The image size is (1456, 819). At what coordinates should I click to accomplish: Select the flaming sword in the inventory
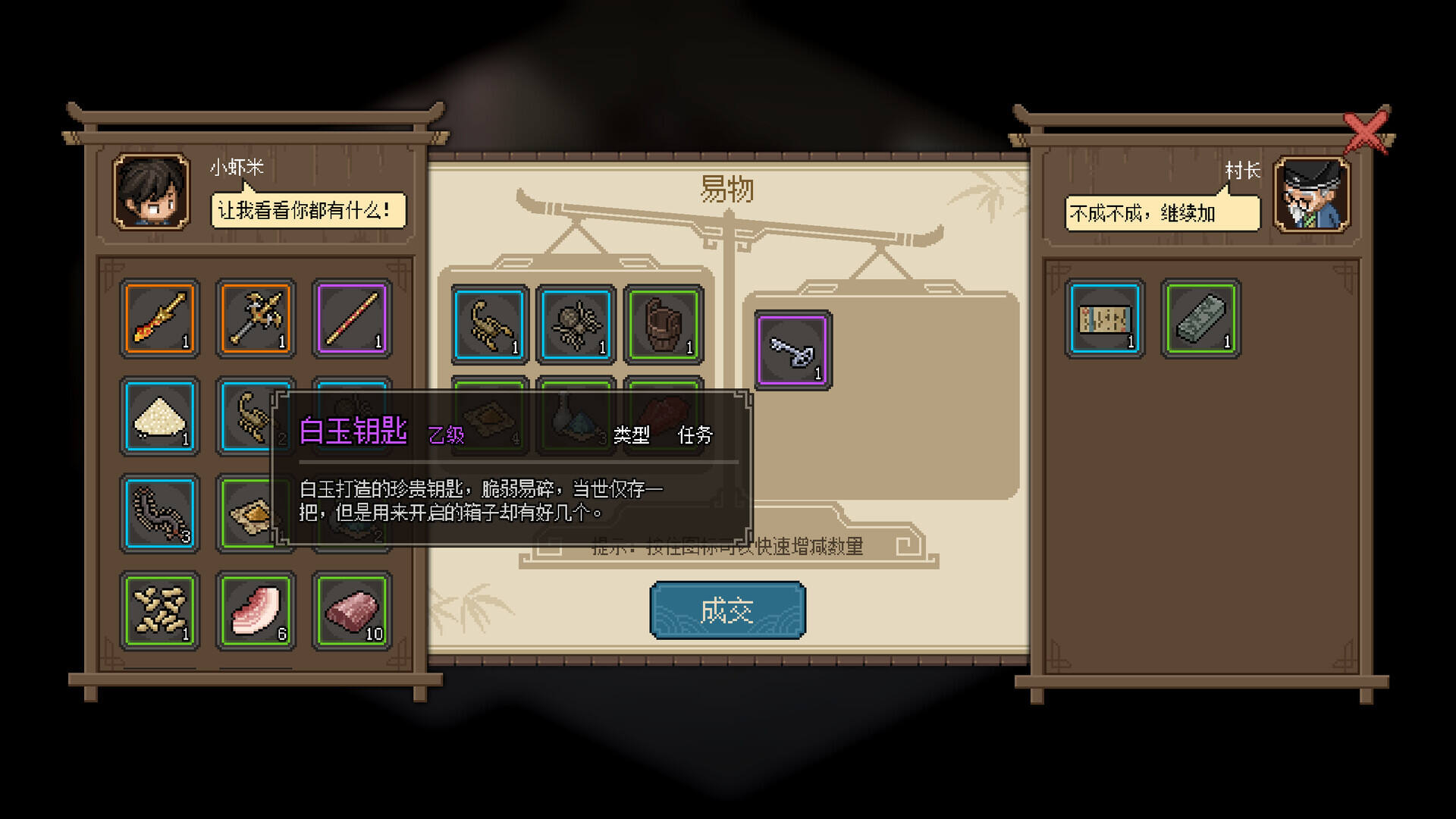click(158, 318)
